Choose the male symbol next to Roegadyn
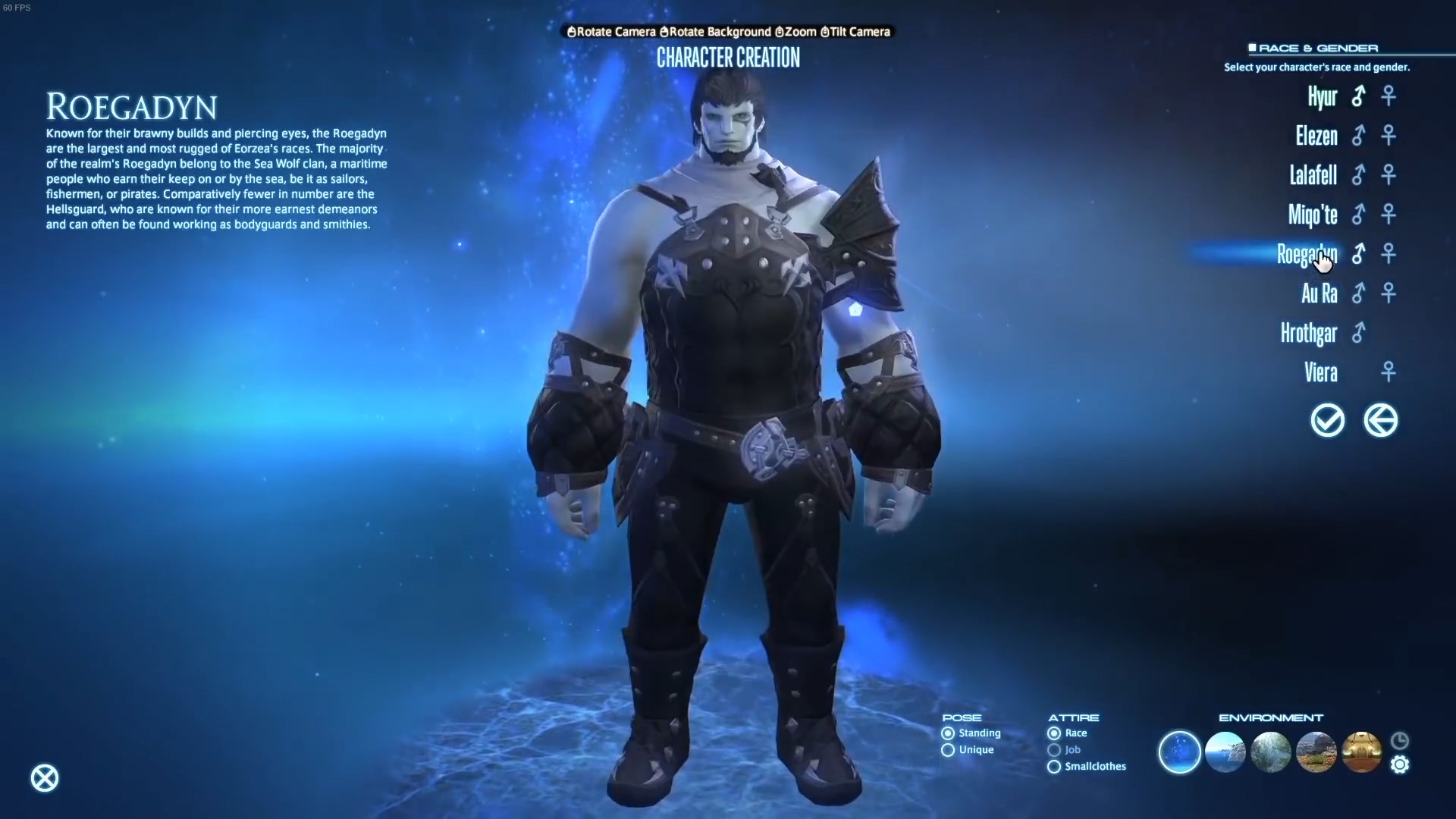Image resolution: width=1456 pixels, height=819 pixels. (1358, 255)
